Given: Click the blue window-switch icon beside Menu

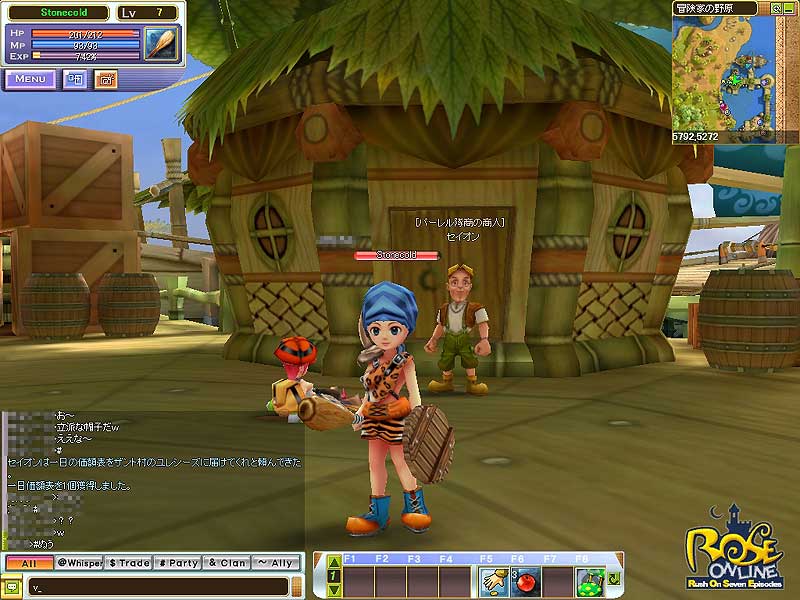Looking at the screenshot, I should (x=75, y=79).
